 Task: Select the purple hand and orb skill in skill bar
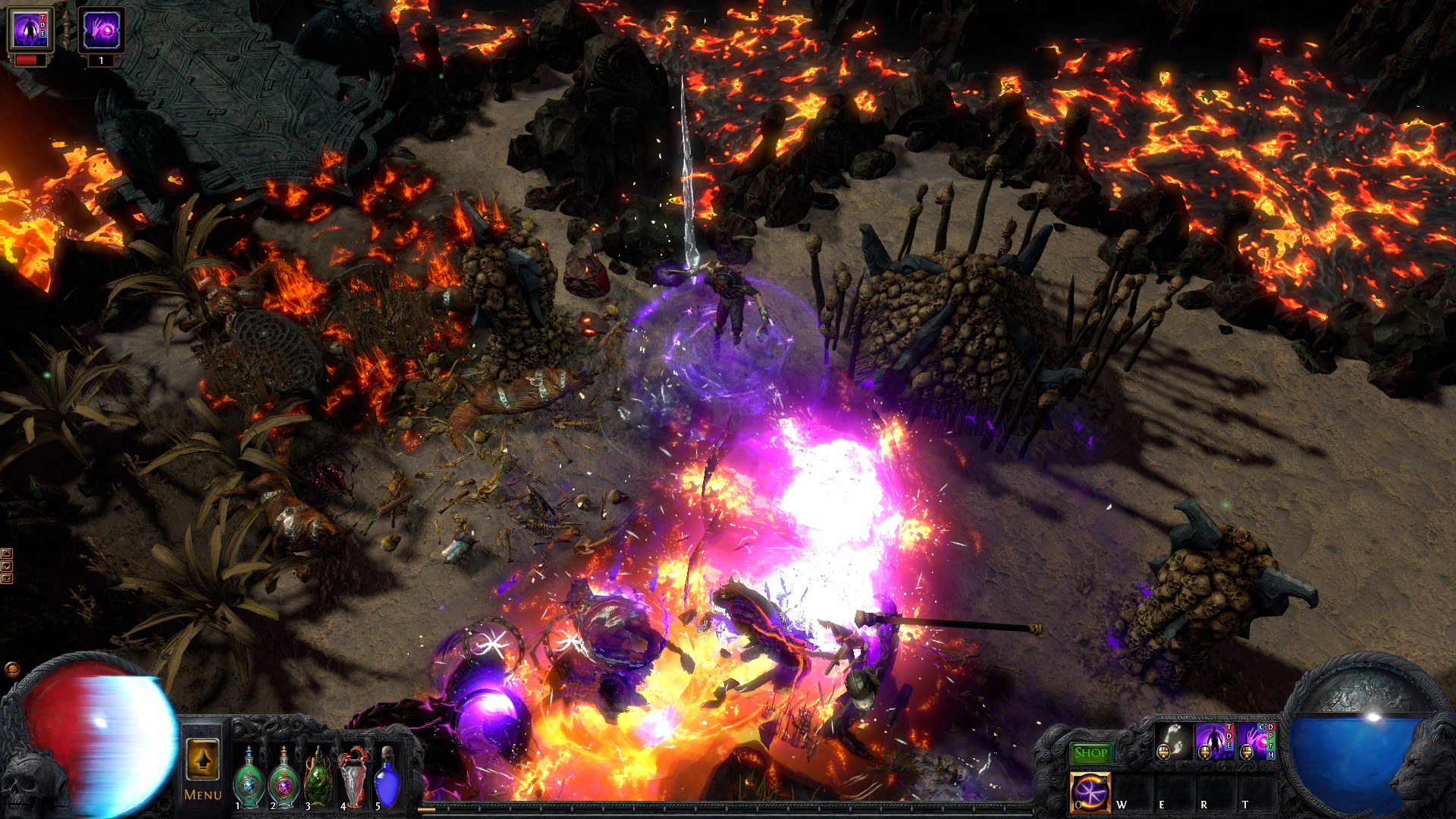pyautogui.click(x=1255, y=741)
